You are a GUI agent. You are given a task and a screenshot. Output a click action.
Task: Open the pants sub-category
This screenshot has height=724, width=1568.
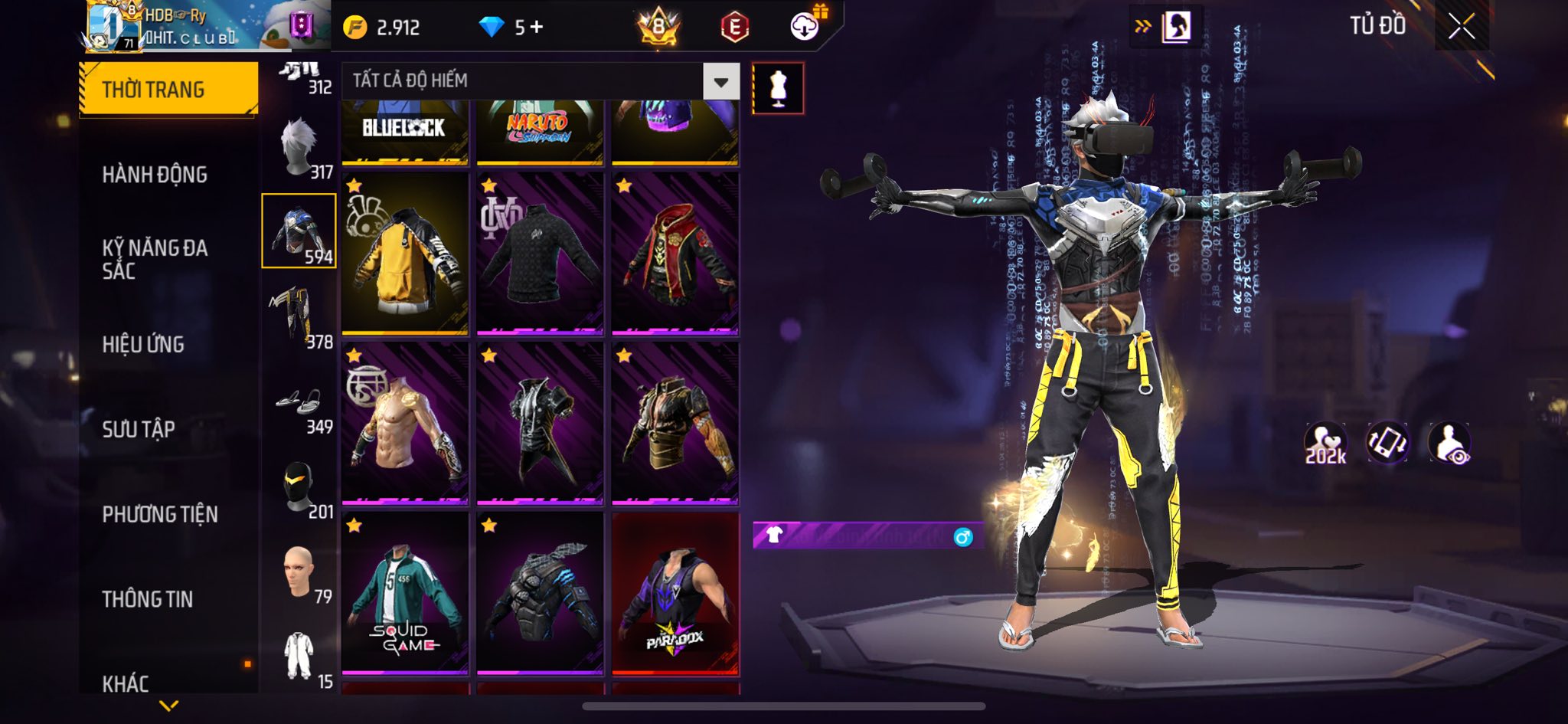(299, 316)
